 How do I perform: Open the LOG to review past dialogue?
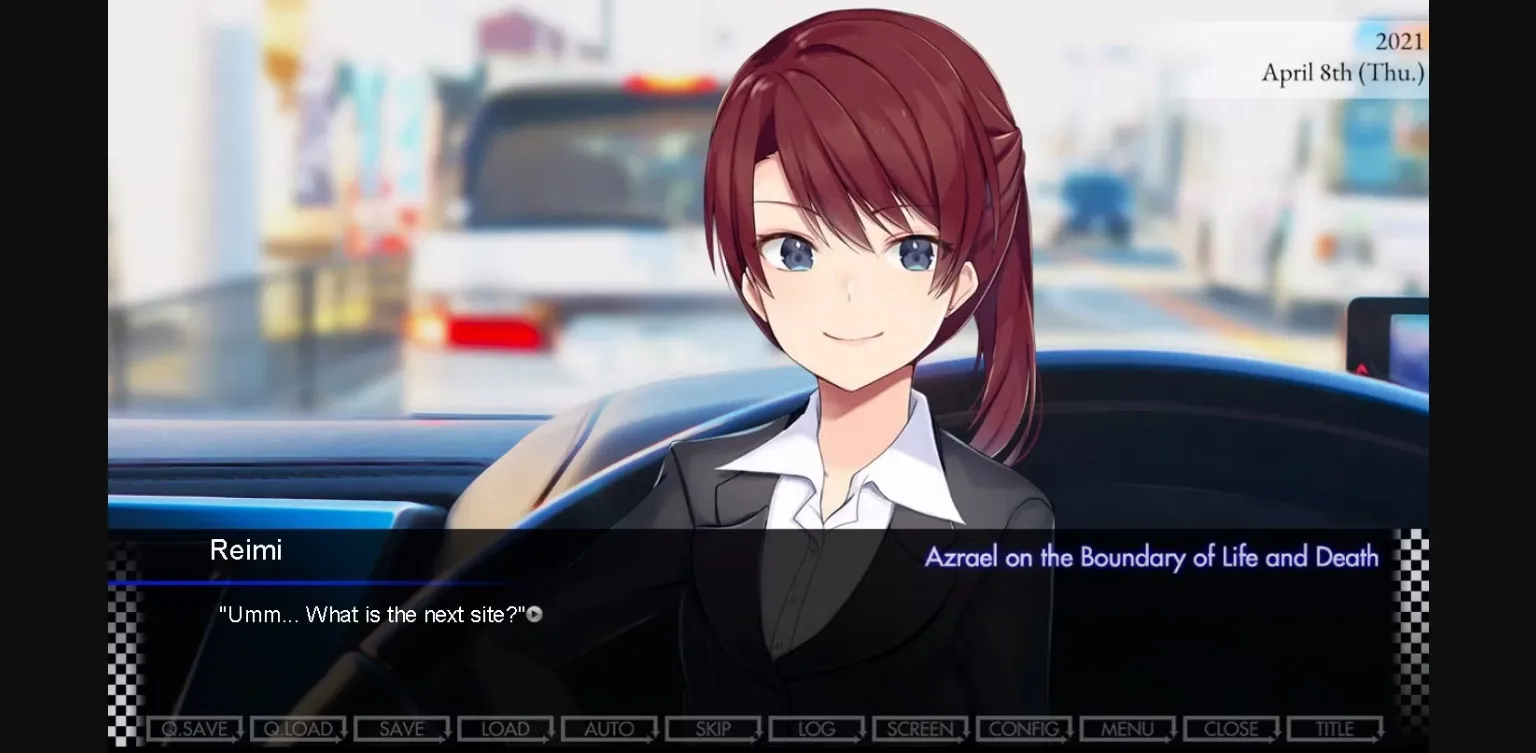click(816, 728)
